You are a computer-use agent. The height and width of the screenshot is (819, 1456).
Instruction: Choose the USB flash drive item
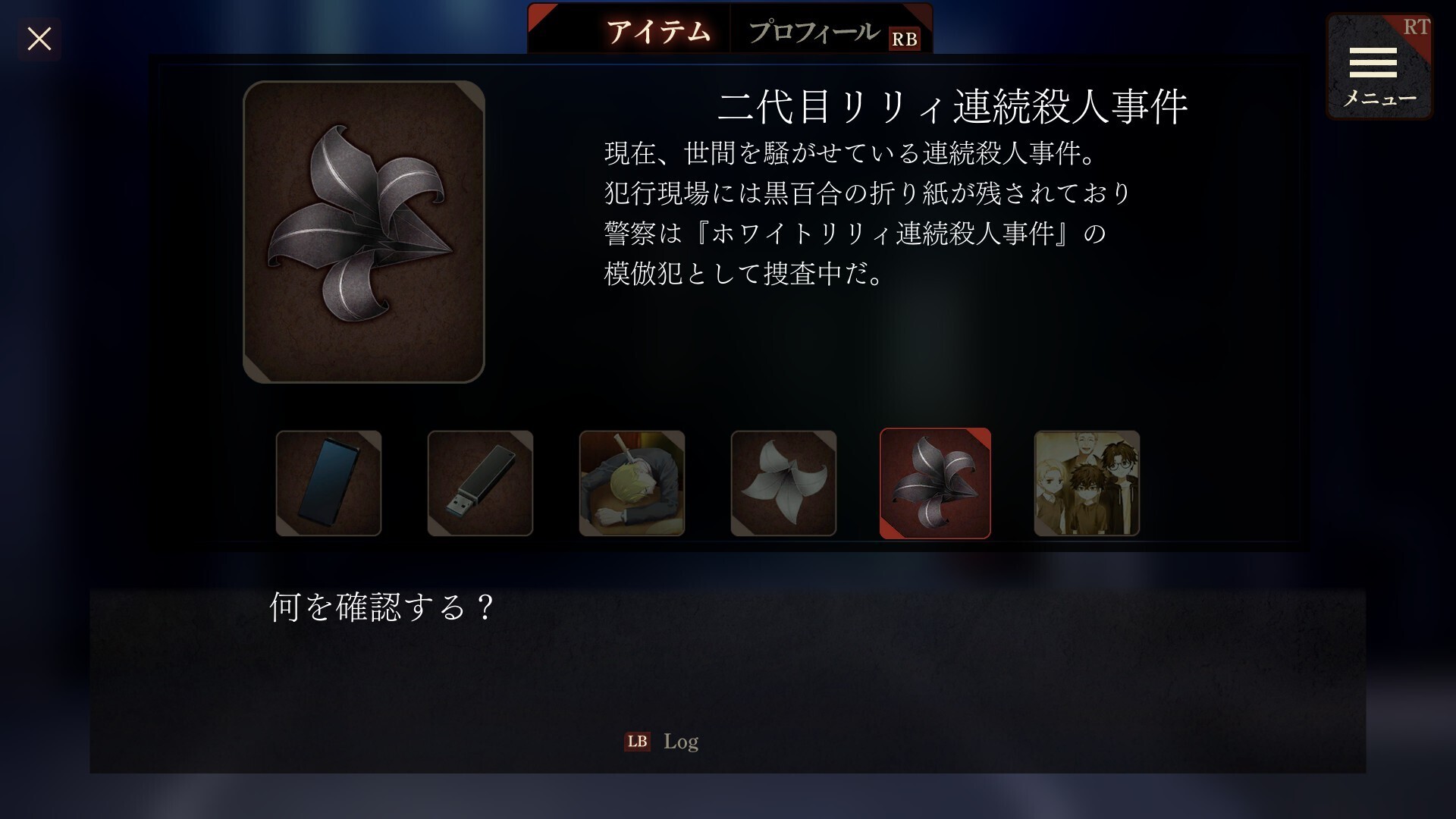480,484
